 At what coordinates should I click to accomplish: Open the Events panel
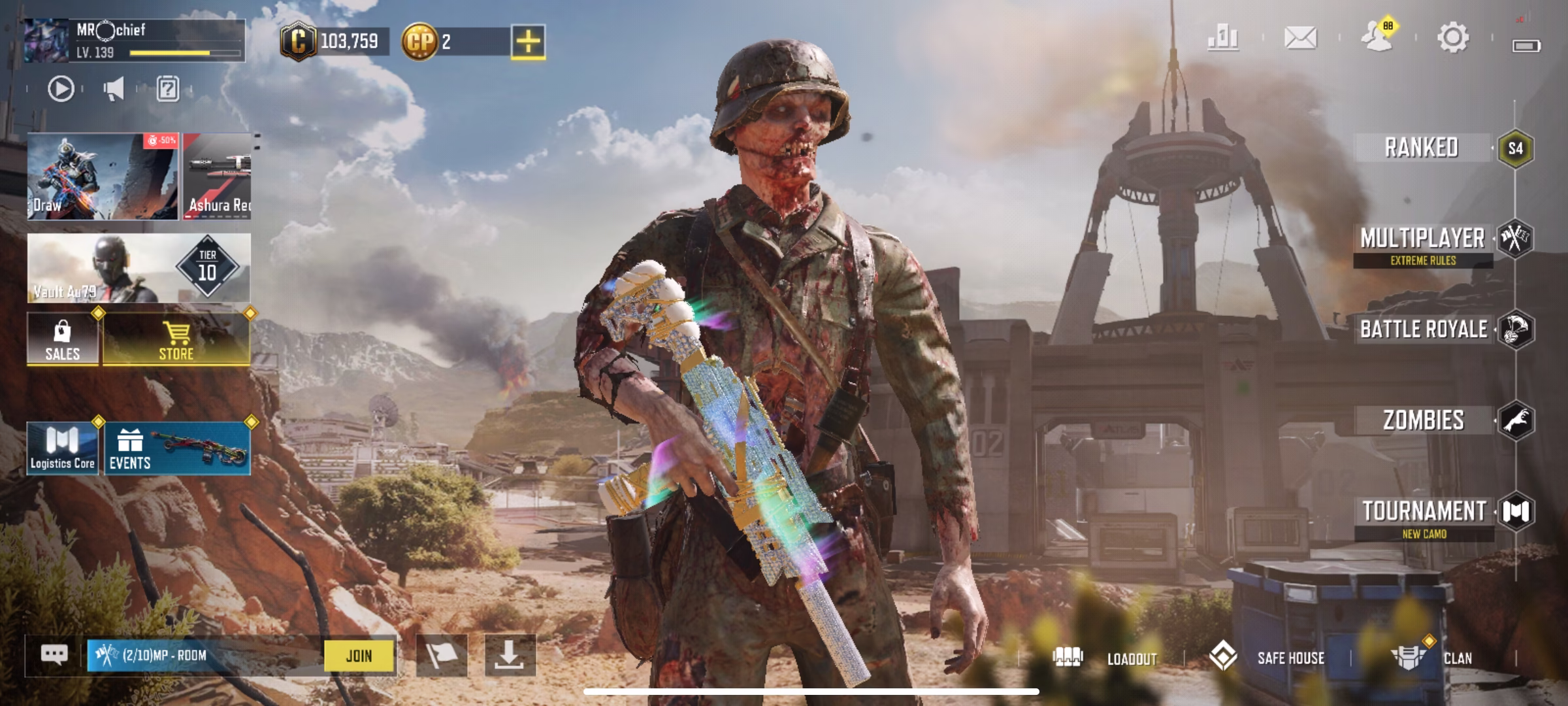coord(177,448)
